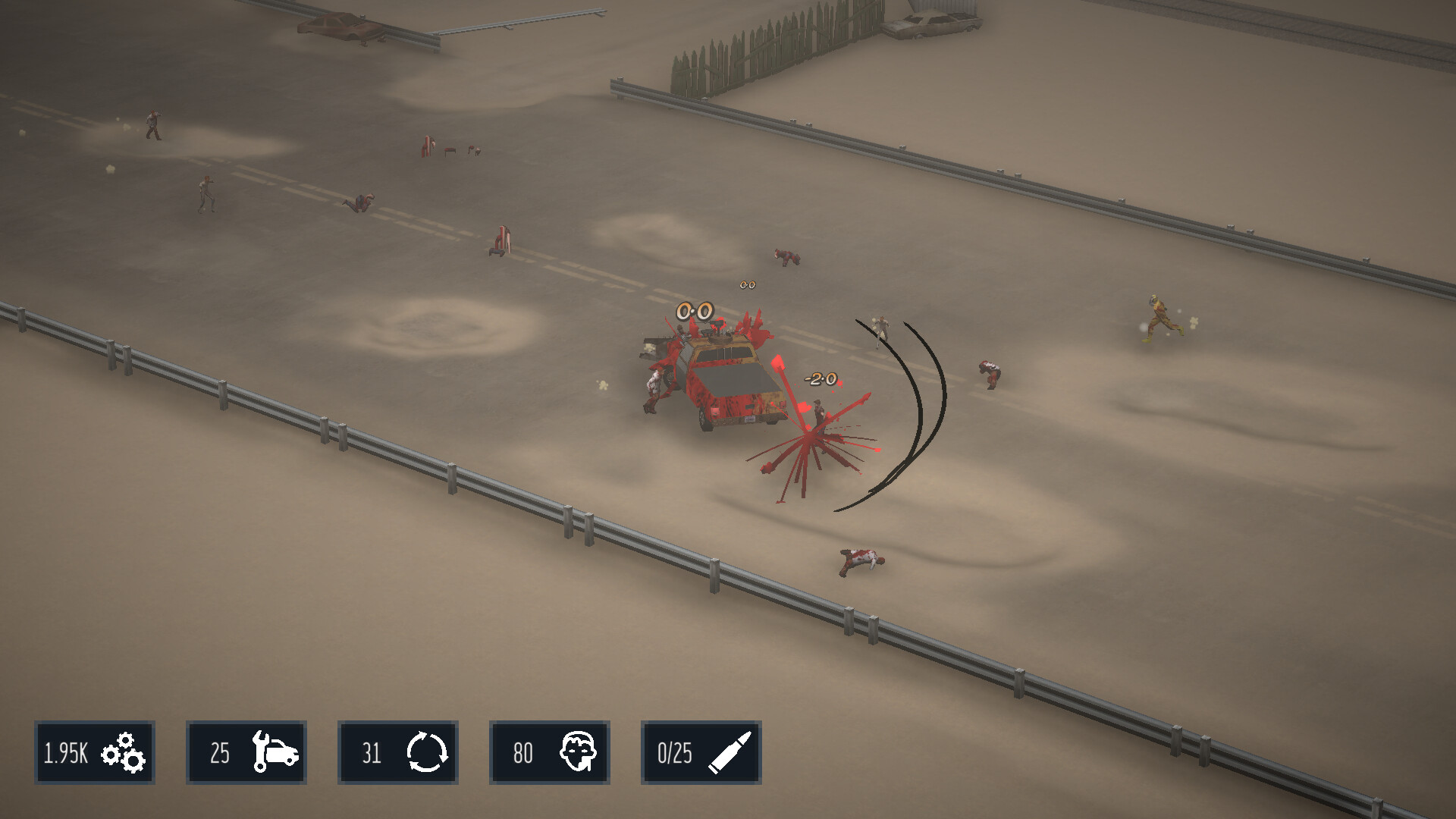Click the zombie corpse below the truck
The width and height of the screenshot is (1456, 819).
coord(861,561)
